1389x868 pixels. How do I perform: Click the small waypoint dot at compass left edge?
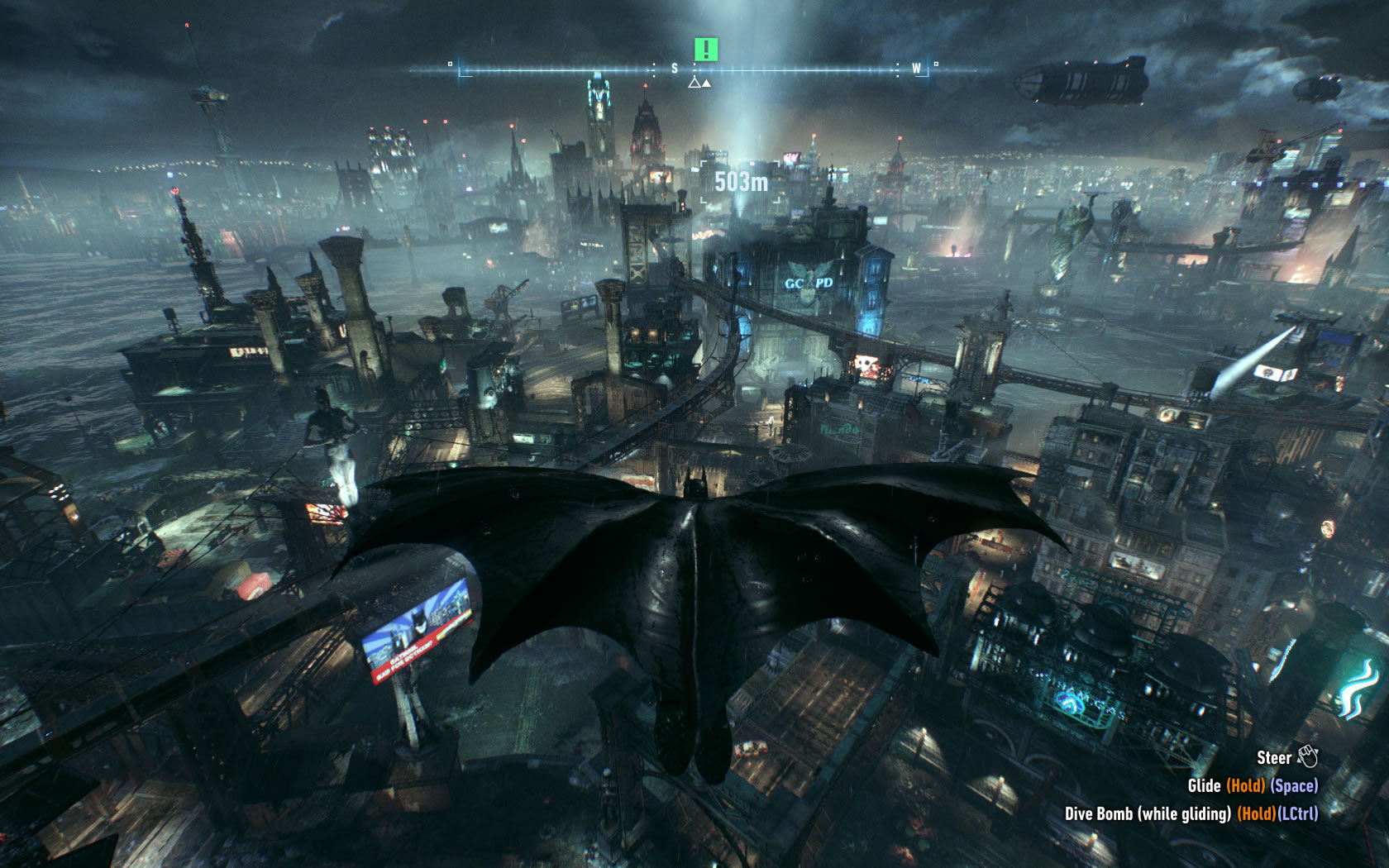pyautogui.click(x=450, y=63)
